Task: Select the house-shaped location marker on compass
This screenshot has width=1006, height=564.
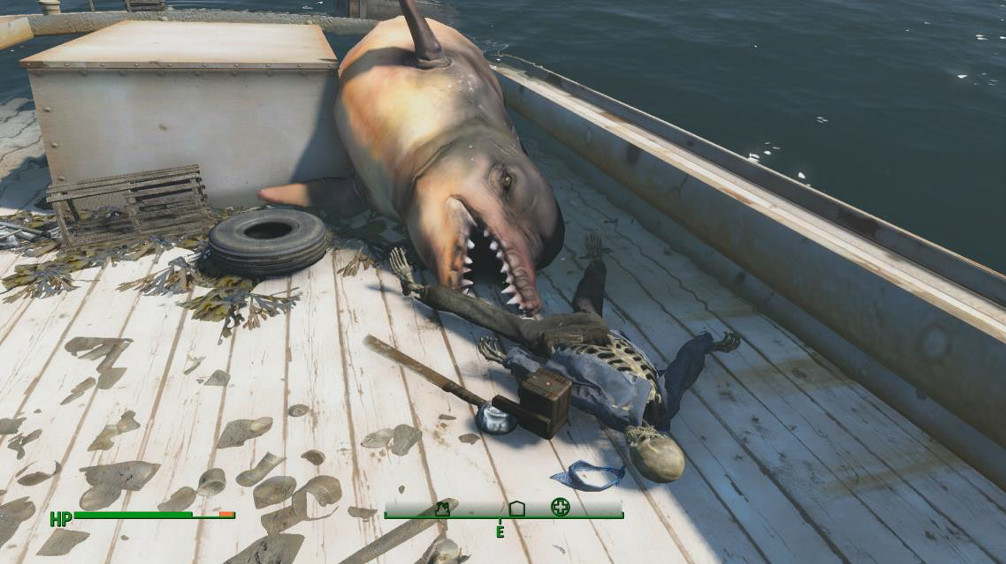Action: tap(516, 508)
